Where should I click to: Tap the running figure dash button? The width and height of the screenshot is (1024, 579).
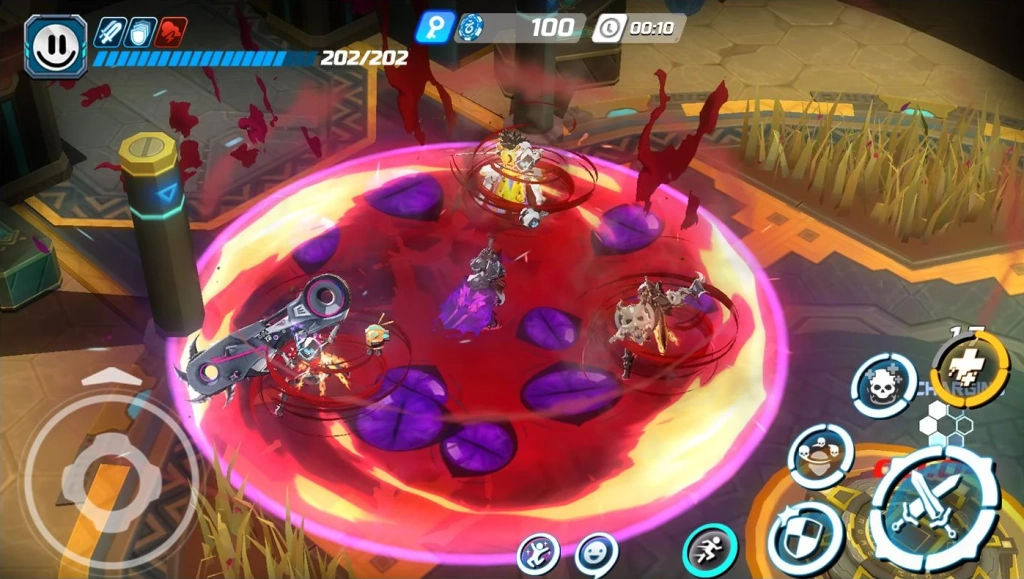click(x=710, y=550)
